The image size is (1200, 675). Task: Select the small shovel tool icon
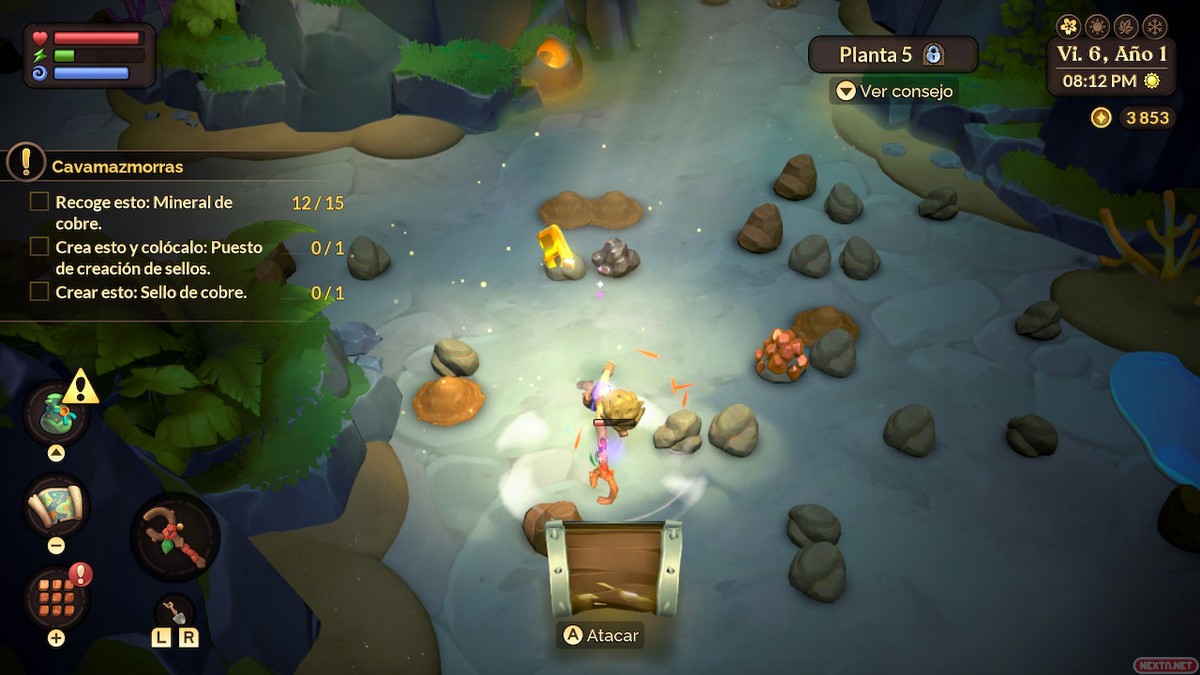pyautogui.click(x=174, y=611)
